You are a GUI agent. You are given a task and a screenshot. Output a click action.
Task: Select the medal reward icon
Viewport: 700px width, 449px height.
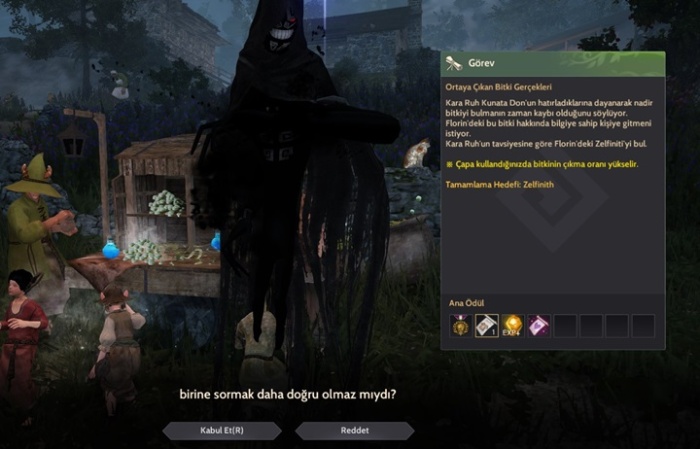pos(461,325)
